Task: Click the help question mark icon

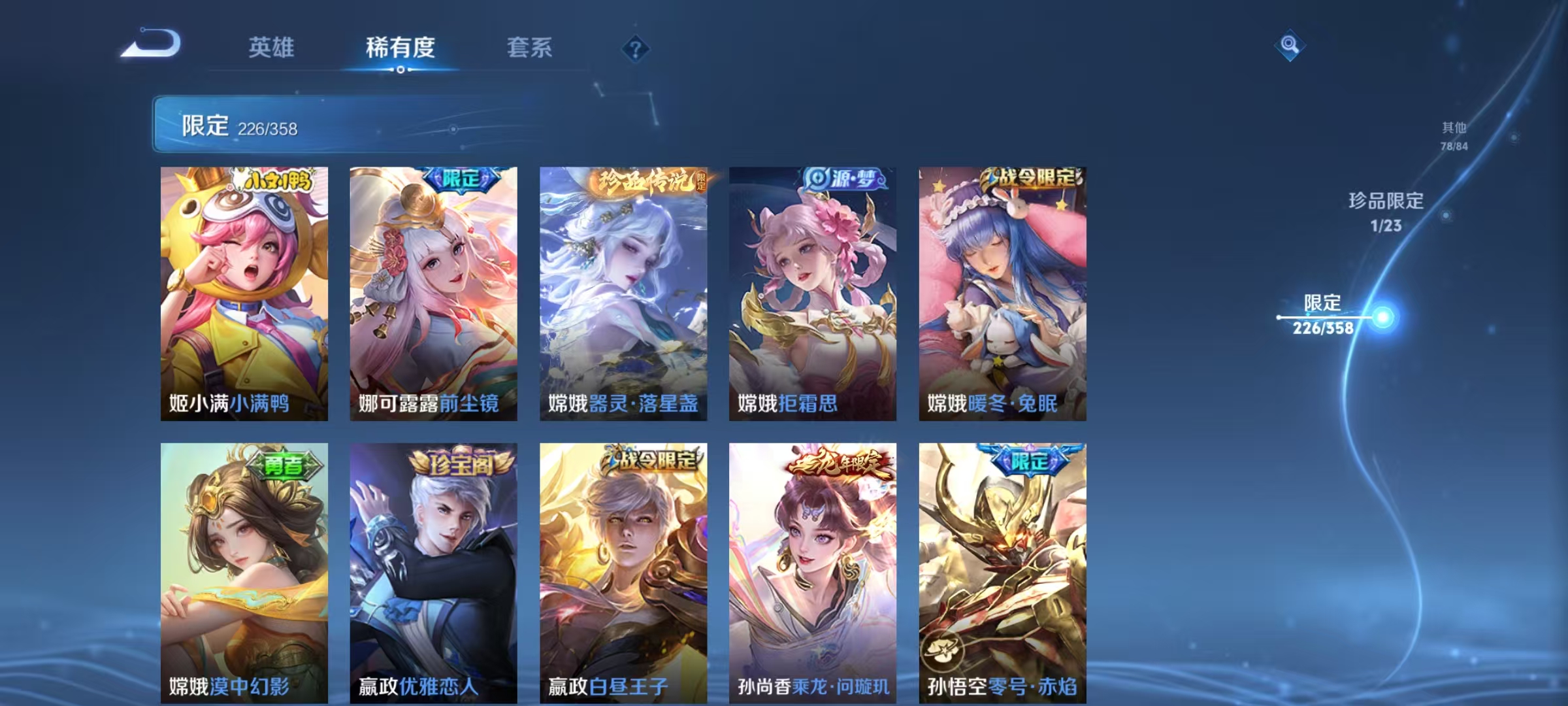Action: (x=636, y=48)
